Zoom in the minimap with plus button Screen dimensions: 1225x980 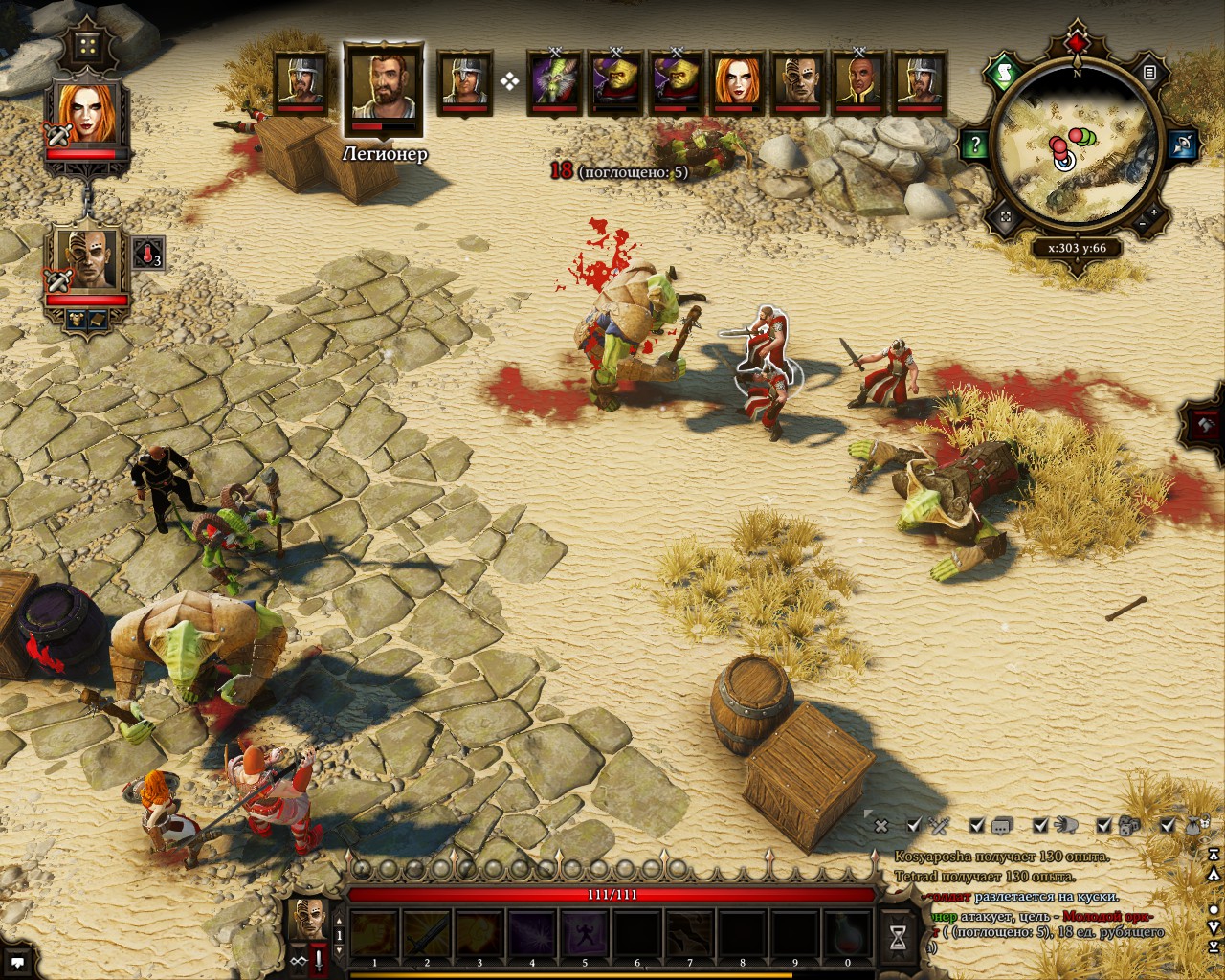(x=1154, y=212)
